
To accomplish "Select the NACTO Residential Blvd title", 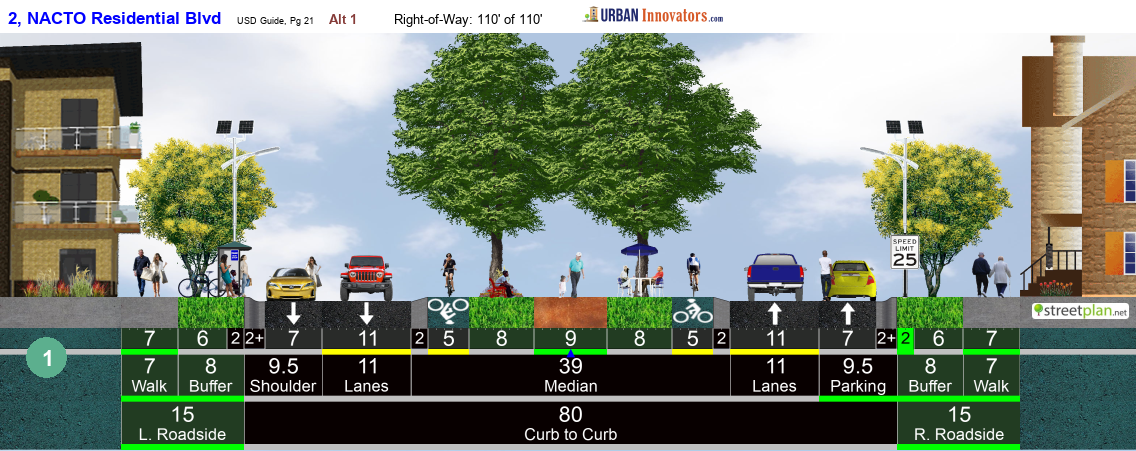I will [x=114, y=18].
